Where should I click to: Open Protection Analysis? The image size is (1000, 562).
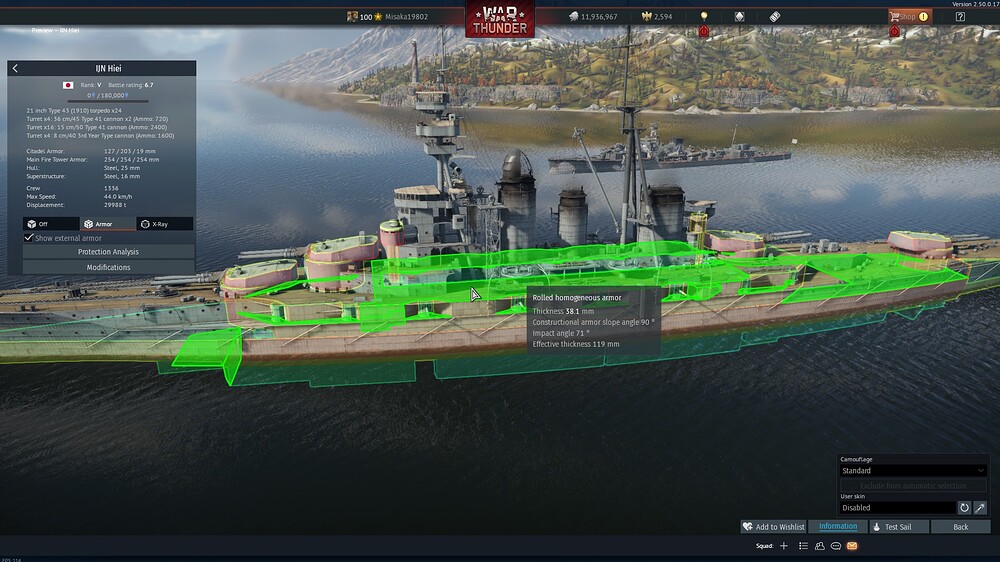pos(108,252)
